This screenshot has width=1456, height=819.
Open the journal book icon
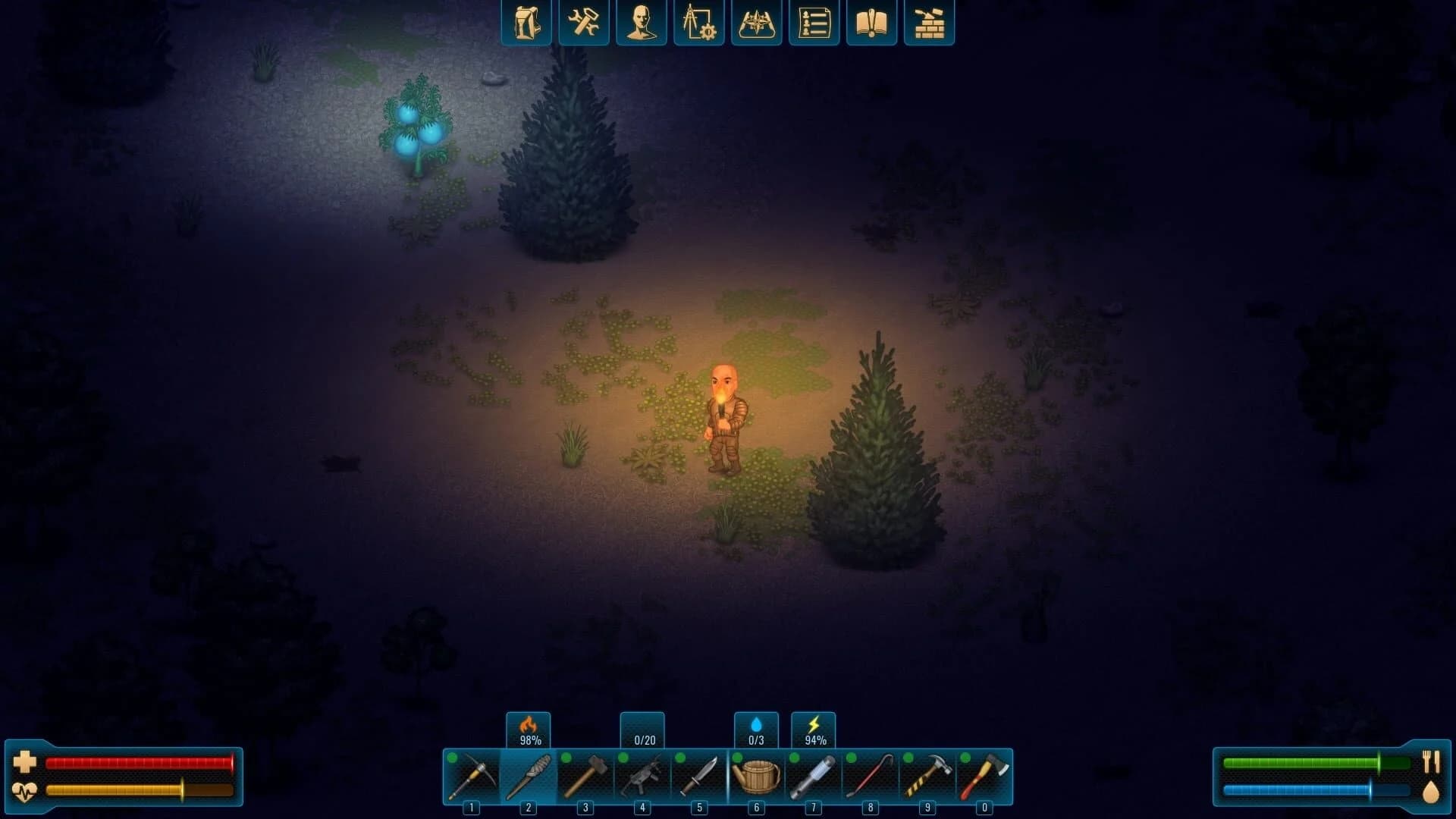[871, 23]
